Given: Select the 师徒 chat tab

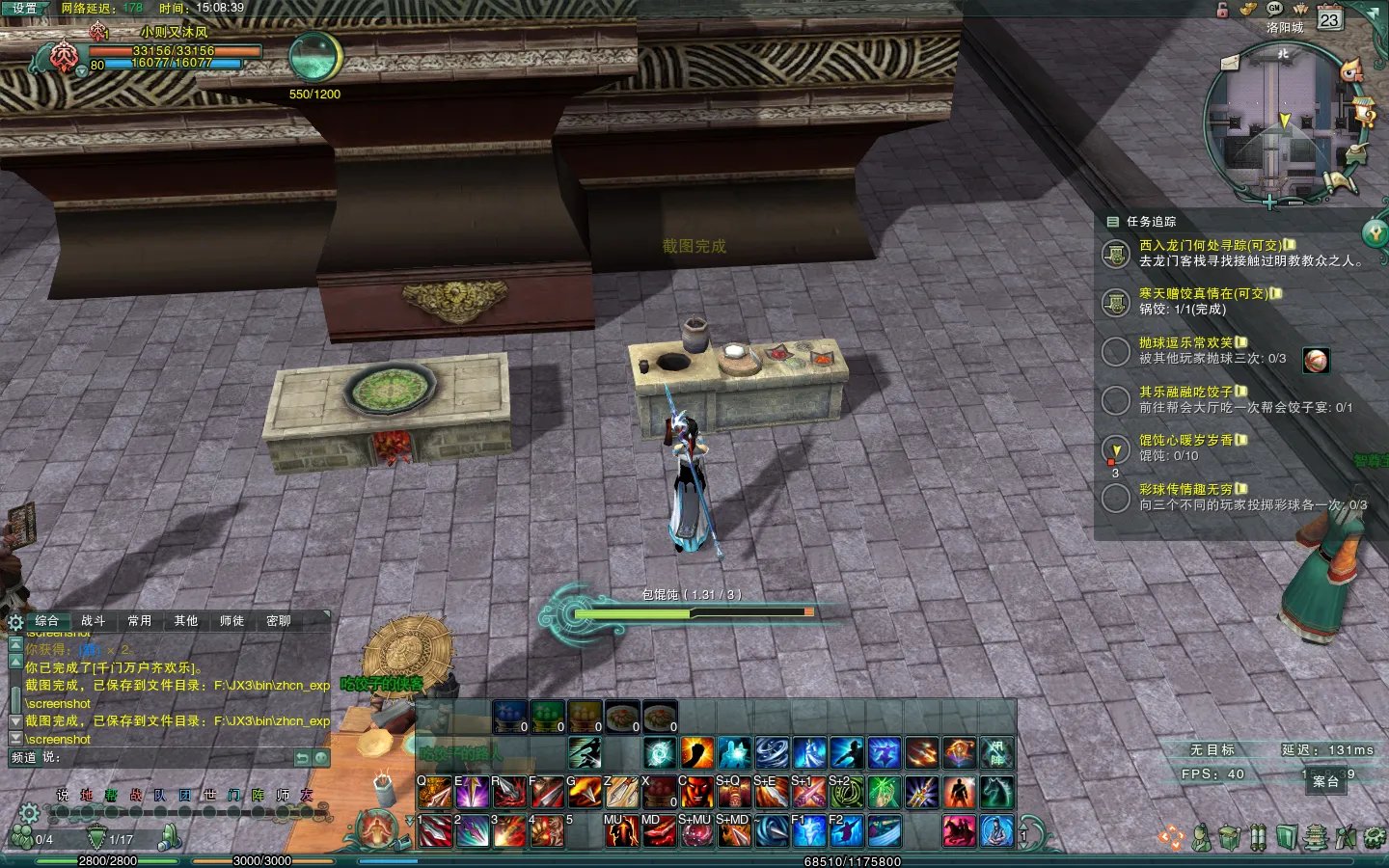Looking at the screenshot, I should pyautogui.click(x=231, y=621).
